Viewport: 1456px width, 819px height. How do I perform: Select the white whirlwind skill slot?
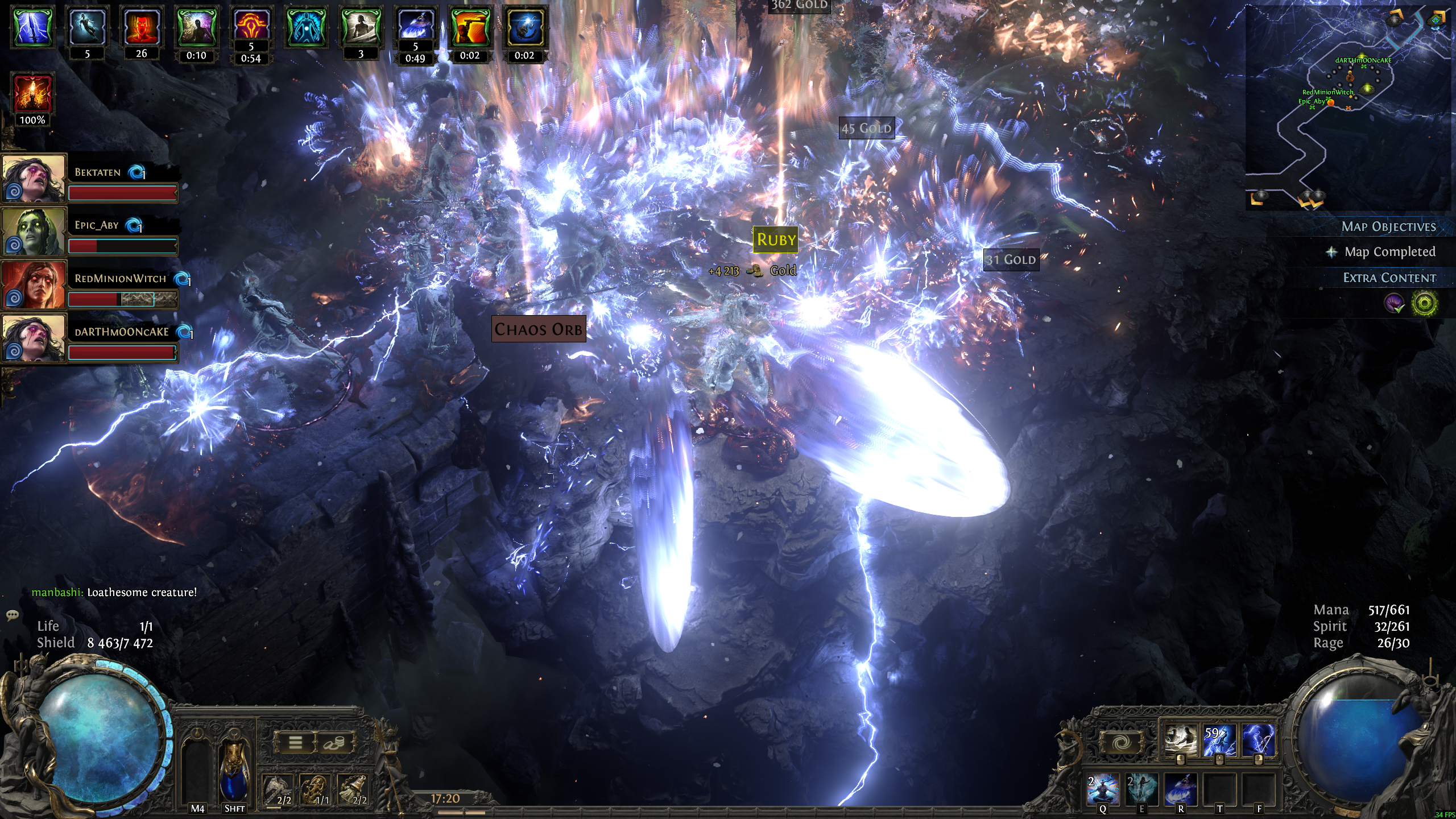click(1181, 741)
